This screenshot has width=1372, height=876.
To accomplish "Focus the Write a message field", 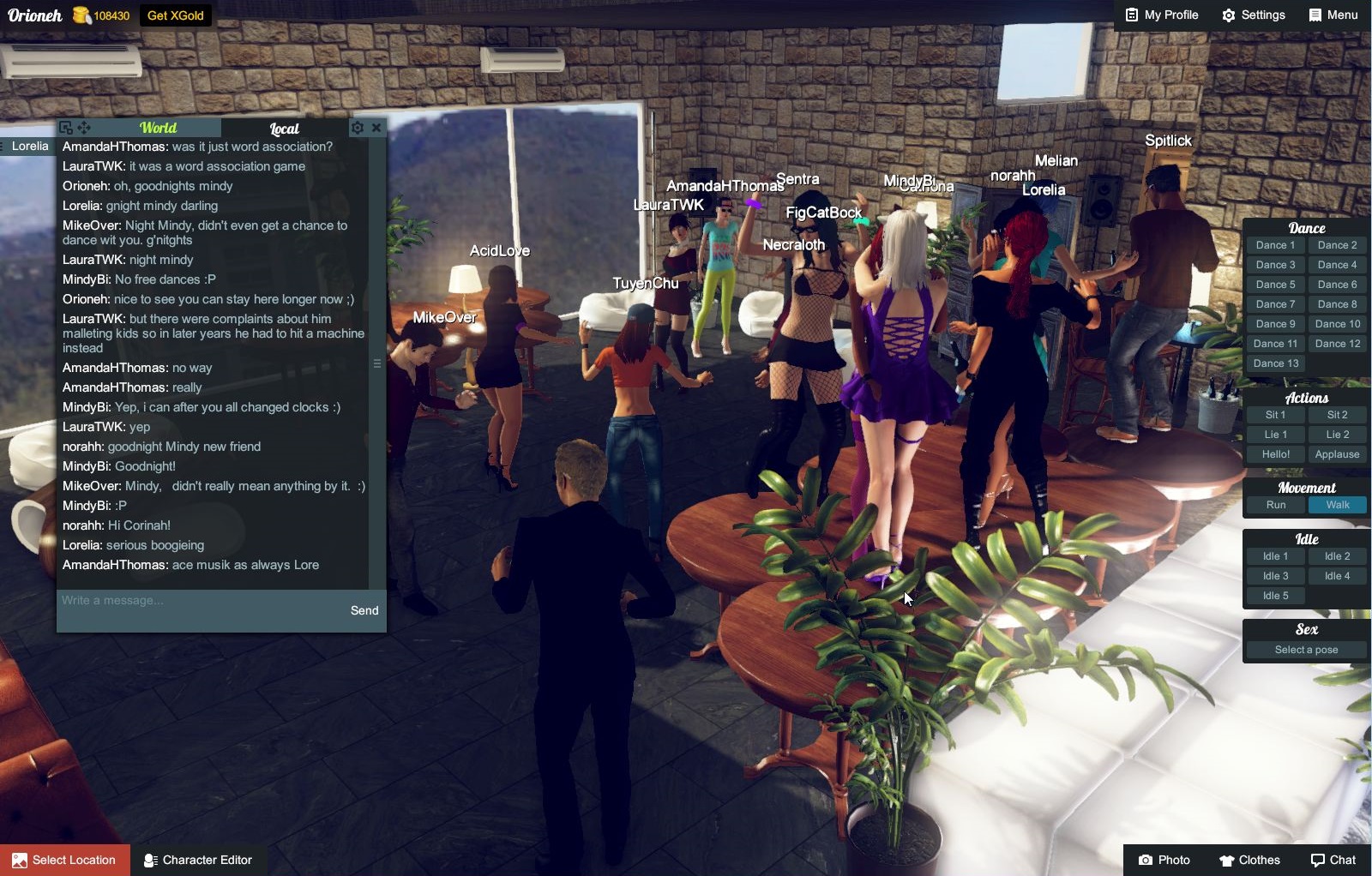I will coord(197,601).
